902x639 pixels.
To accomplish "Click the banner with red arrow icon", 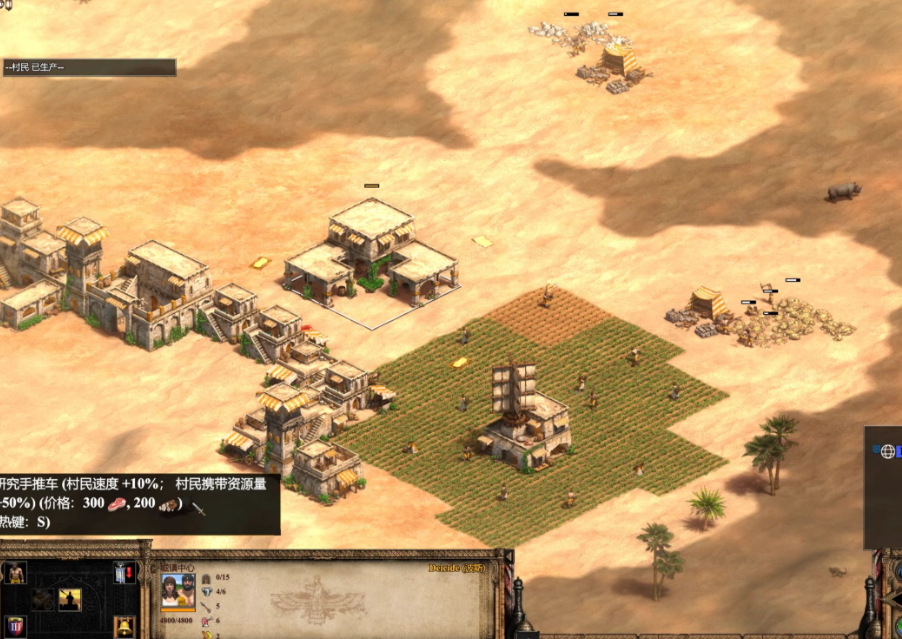I will click(x=124, y=573).
